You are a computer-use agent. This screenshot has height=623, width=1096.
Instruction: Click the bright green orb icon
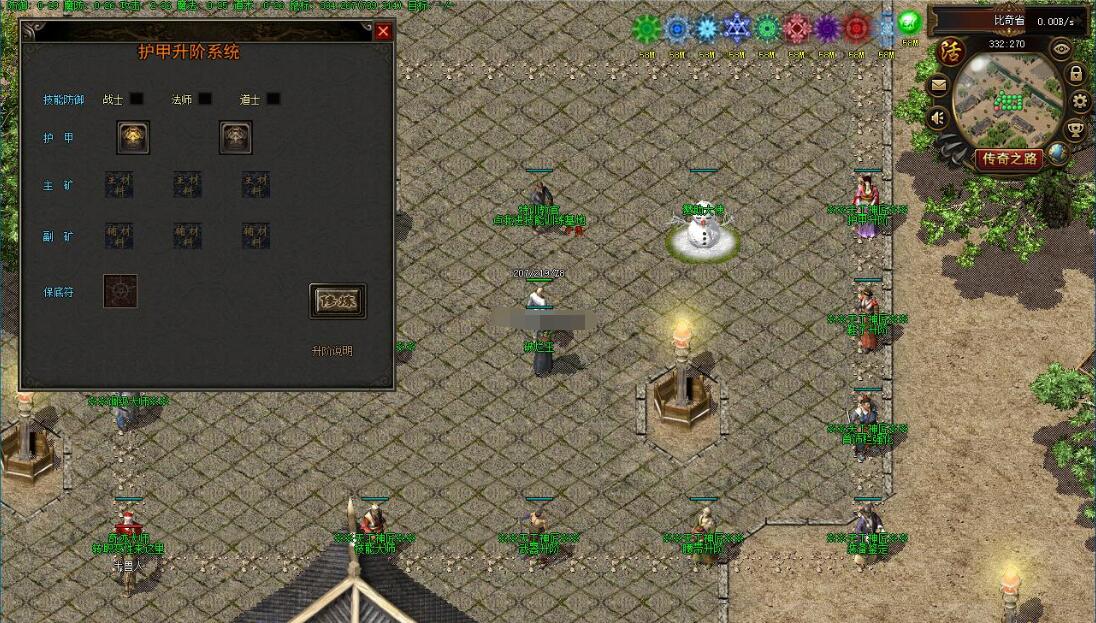tap(909, 23)
